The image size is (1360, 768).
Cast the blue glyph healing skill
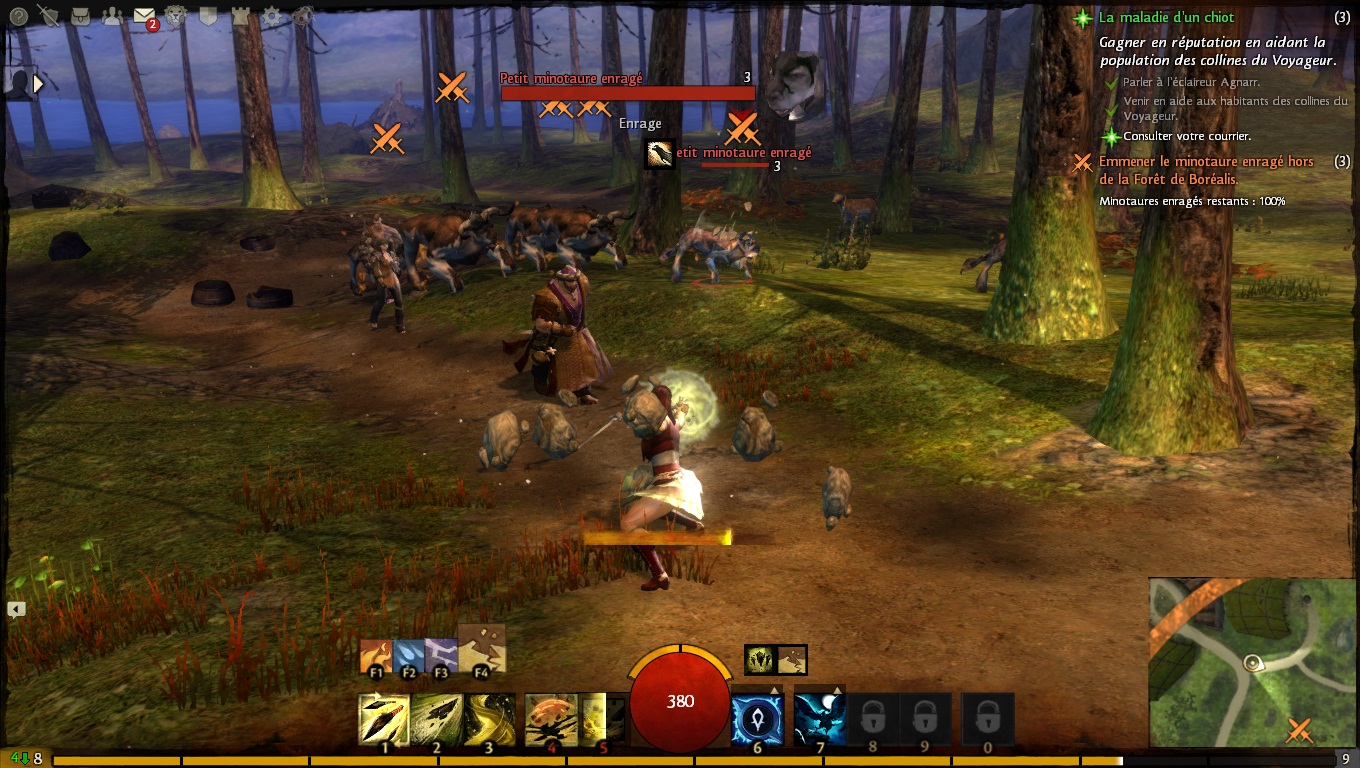click(x=757, y=719)
